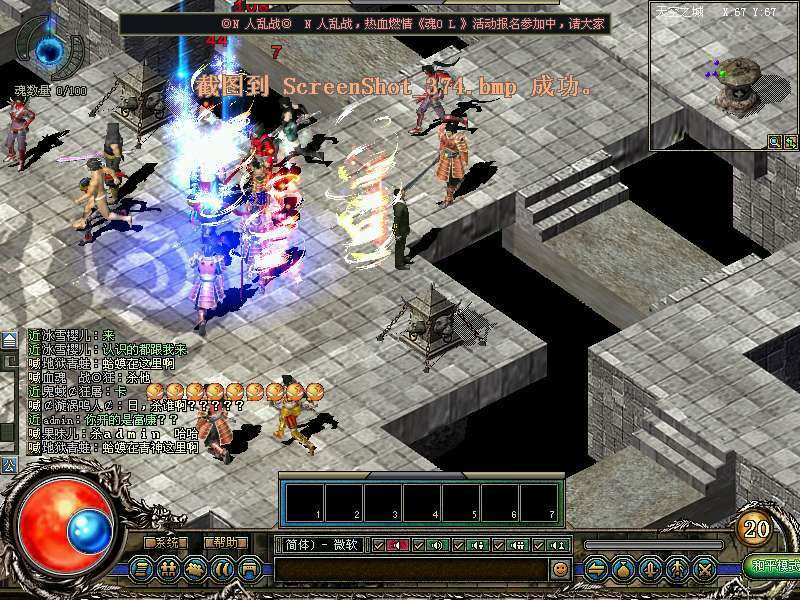Click the crossed swords round button
The width and height of the screenshot is (800, 600).
(x=704, y=568)
